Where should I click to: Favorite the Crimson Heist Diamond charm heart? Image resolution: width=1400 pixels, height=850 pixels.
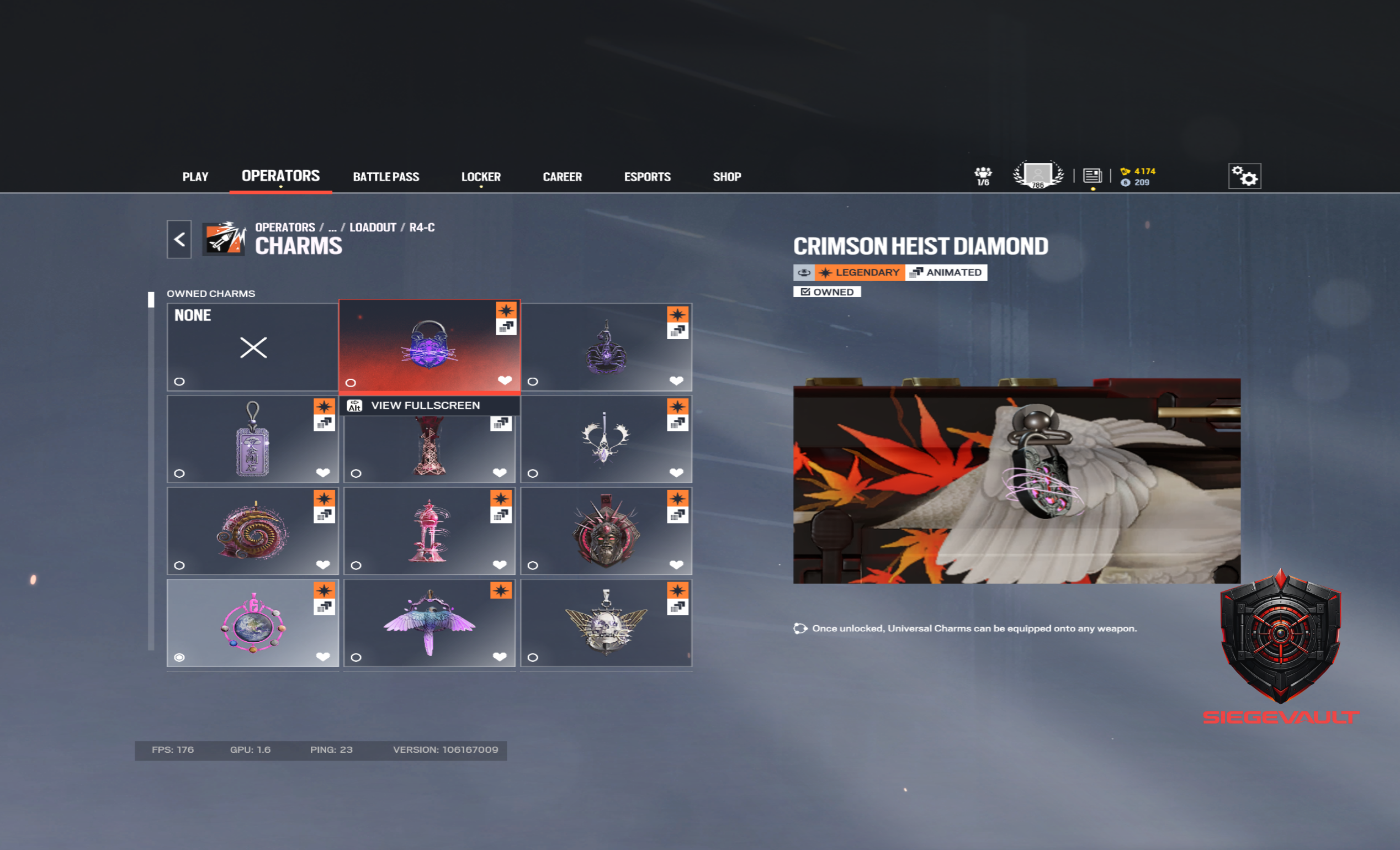[505, 381]
